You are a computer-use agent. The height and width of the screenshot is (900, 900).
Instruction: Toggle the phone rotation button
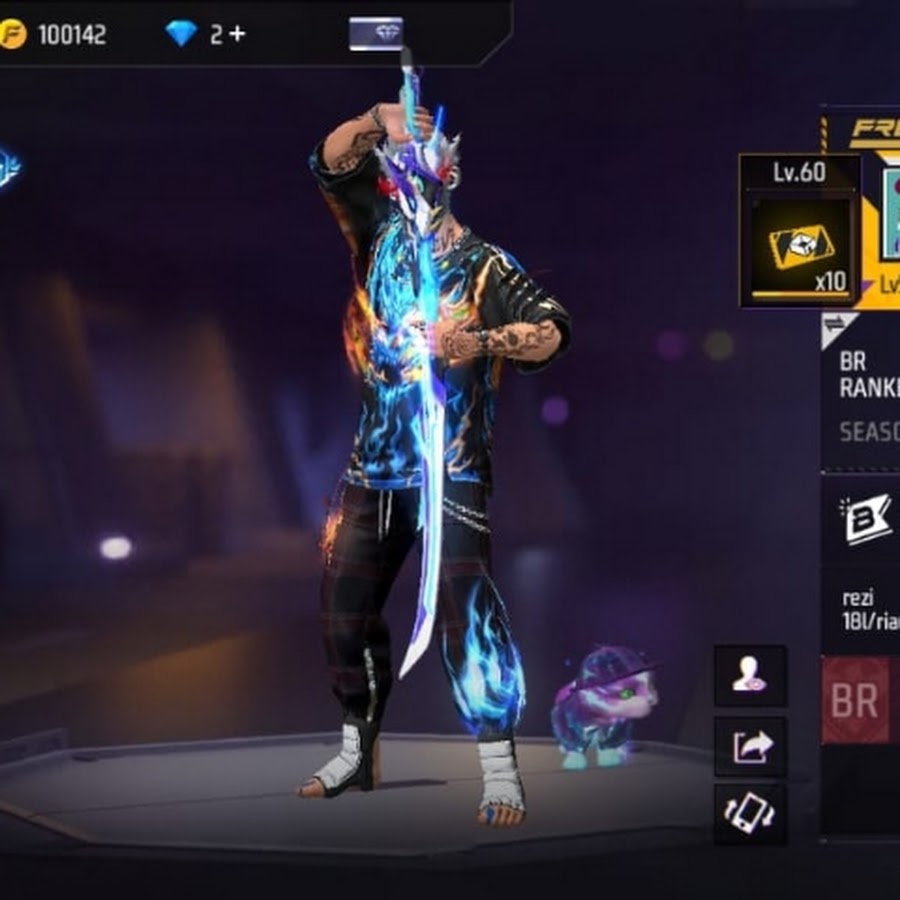[750, 812]
